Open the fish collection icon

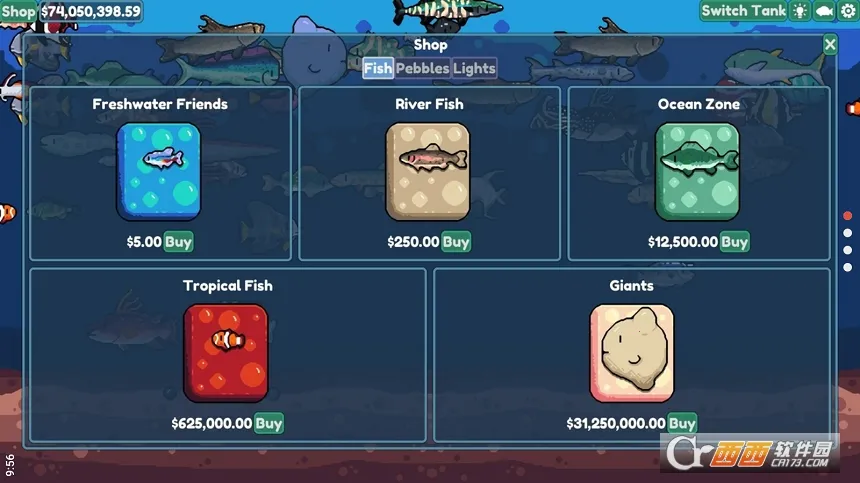point(824,11)
